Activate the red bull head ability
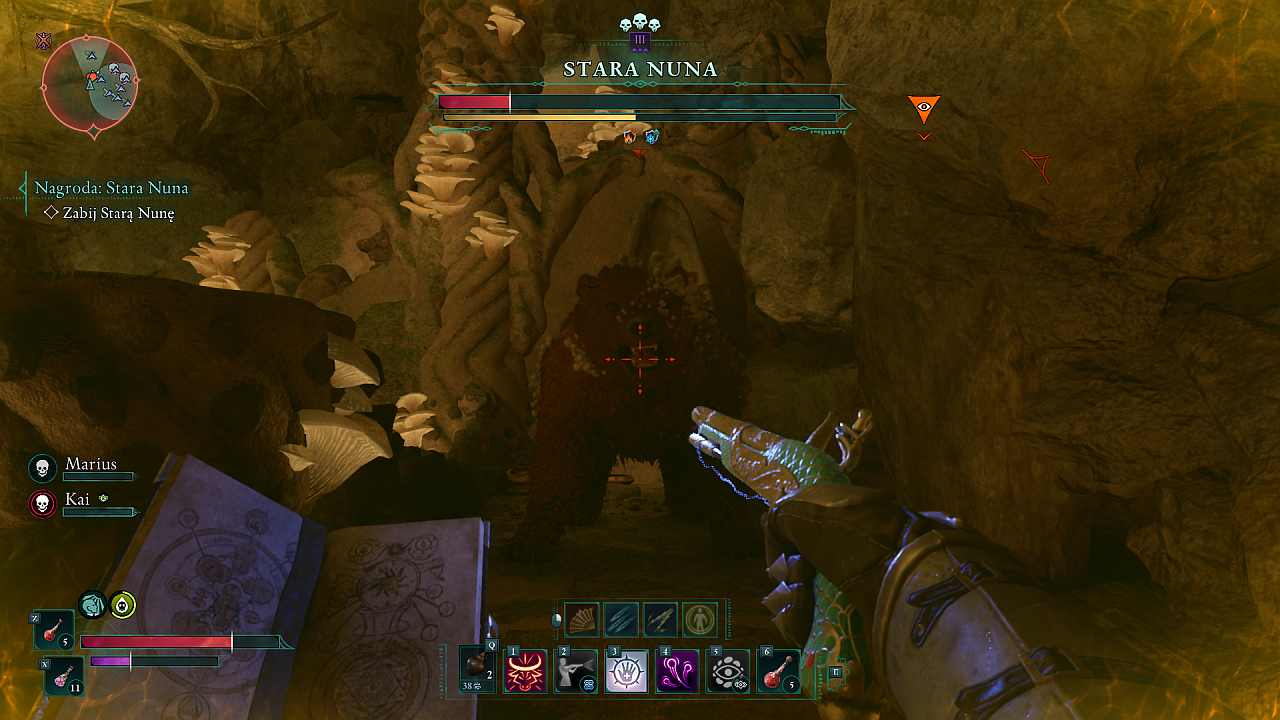Image resolution: width=1280 pixels, height=720 pixels. pyautogui.click(x=525, y=671)
